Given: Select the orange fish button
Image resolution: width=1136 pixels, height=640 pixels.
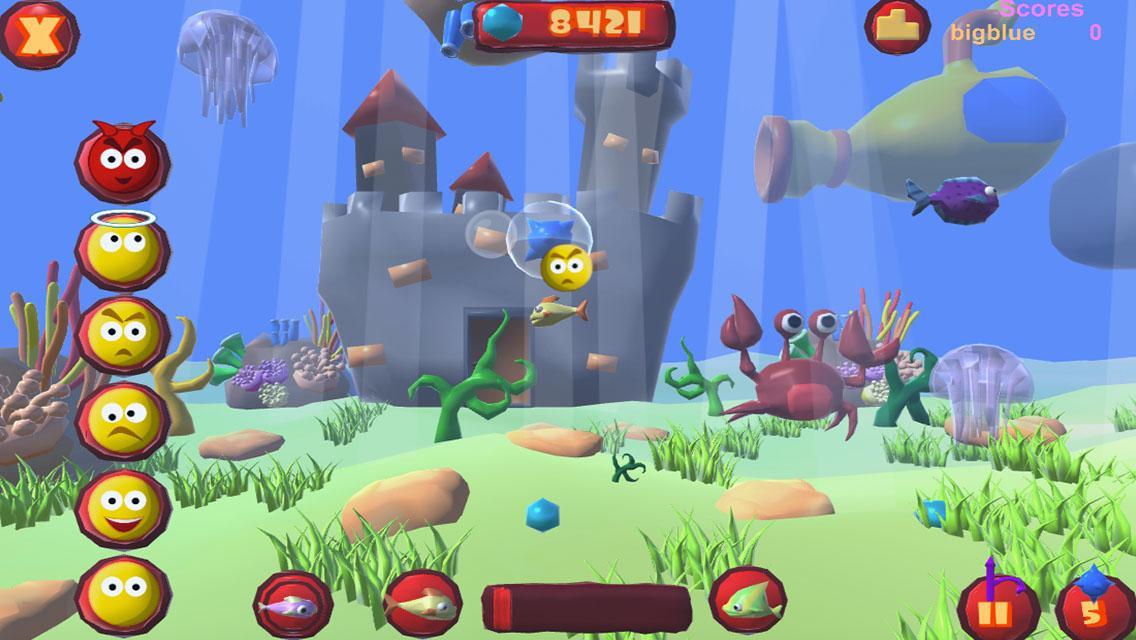Looking at the screenshot, I should click(422, 604).
